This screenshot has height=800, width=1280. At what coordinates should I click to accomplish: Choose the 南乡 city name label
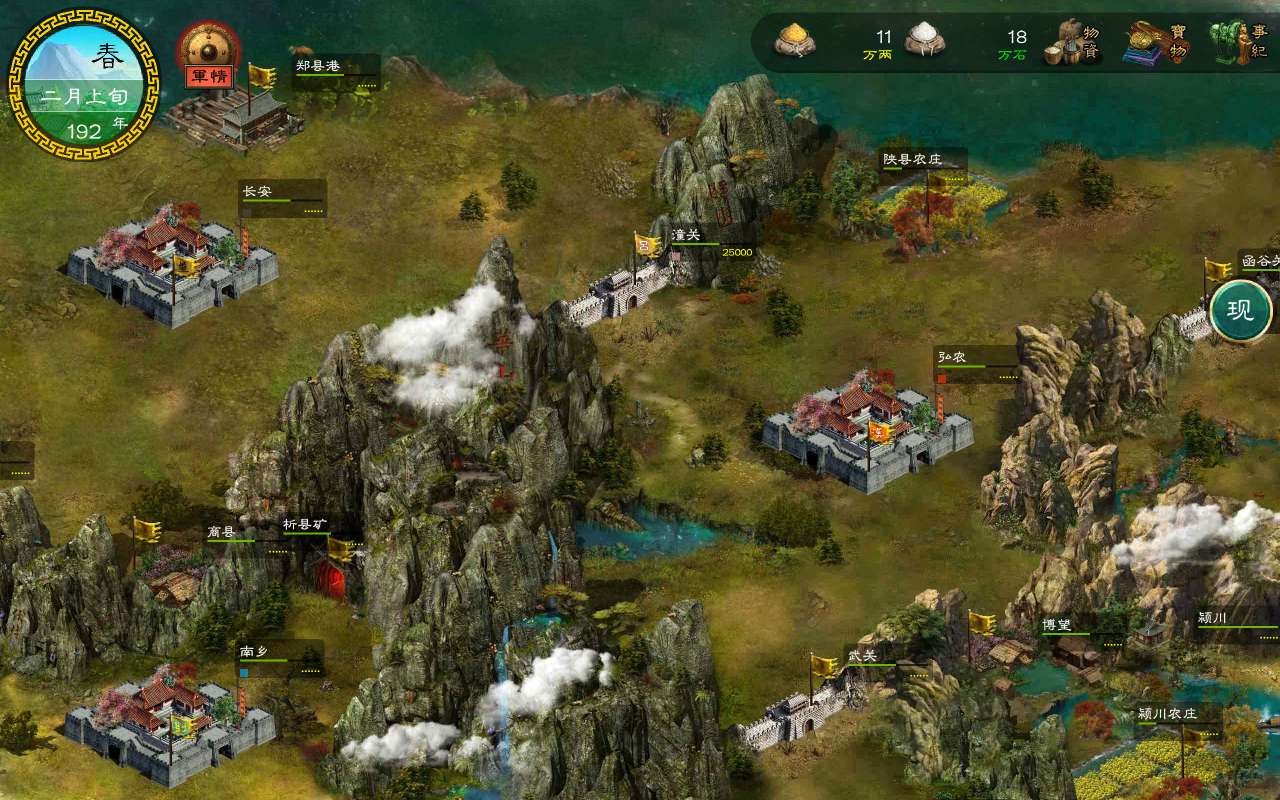[x=253, y=652]
